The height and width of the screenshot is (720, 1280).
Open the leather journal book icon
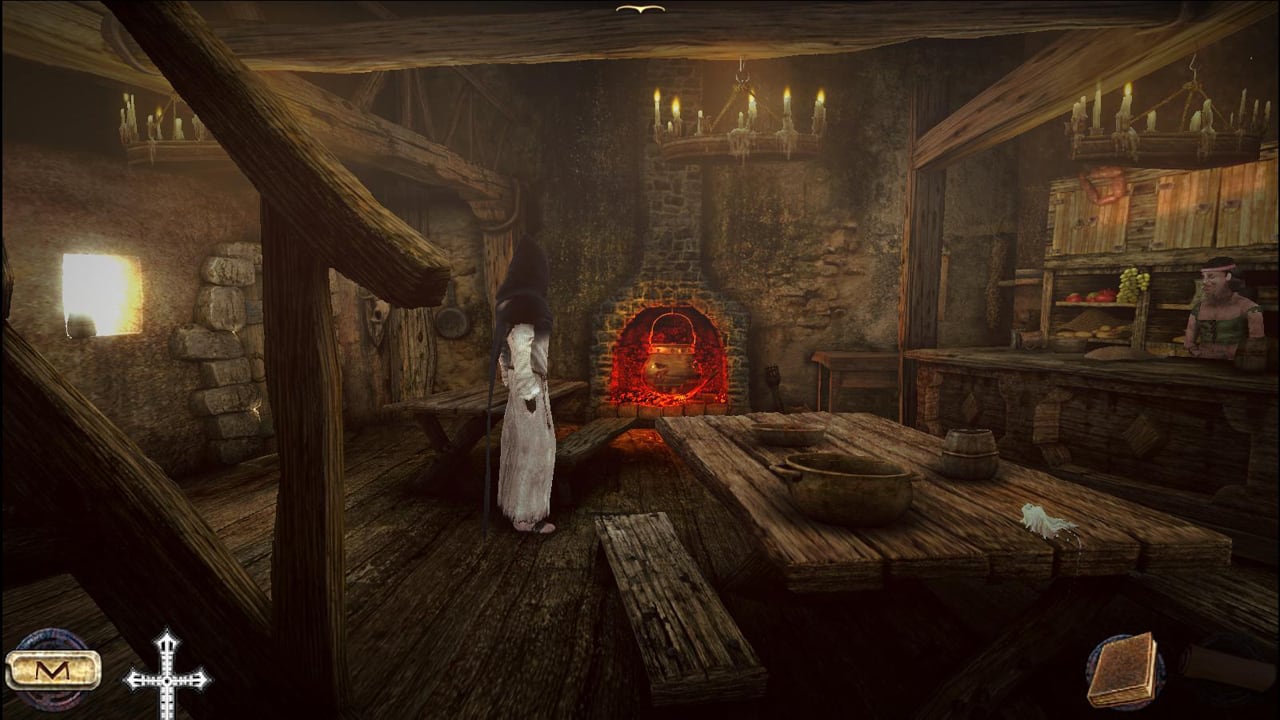point(1122,670)
